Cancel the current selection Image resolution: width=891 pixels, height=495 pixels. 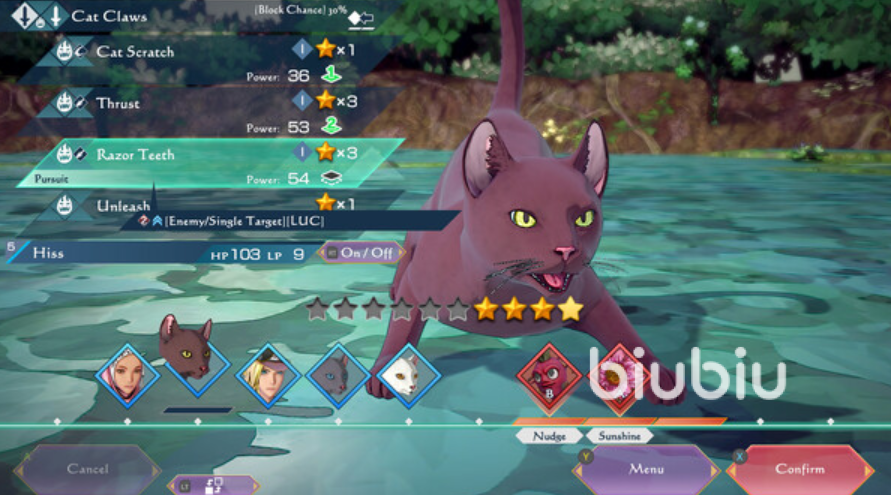click(87, 468)
